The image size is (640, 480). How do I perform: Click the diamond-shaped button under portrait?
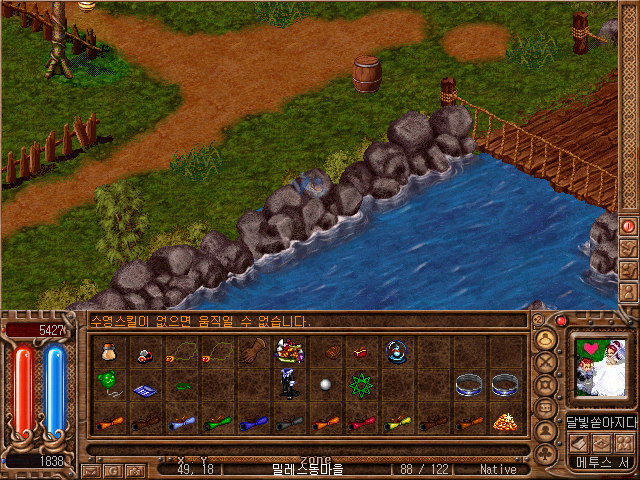[x=601, y=443]
